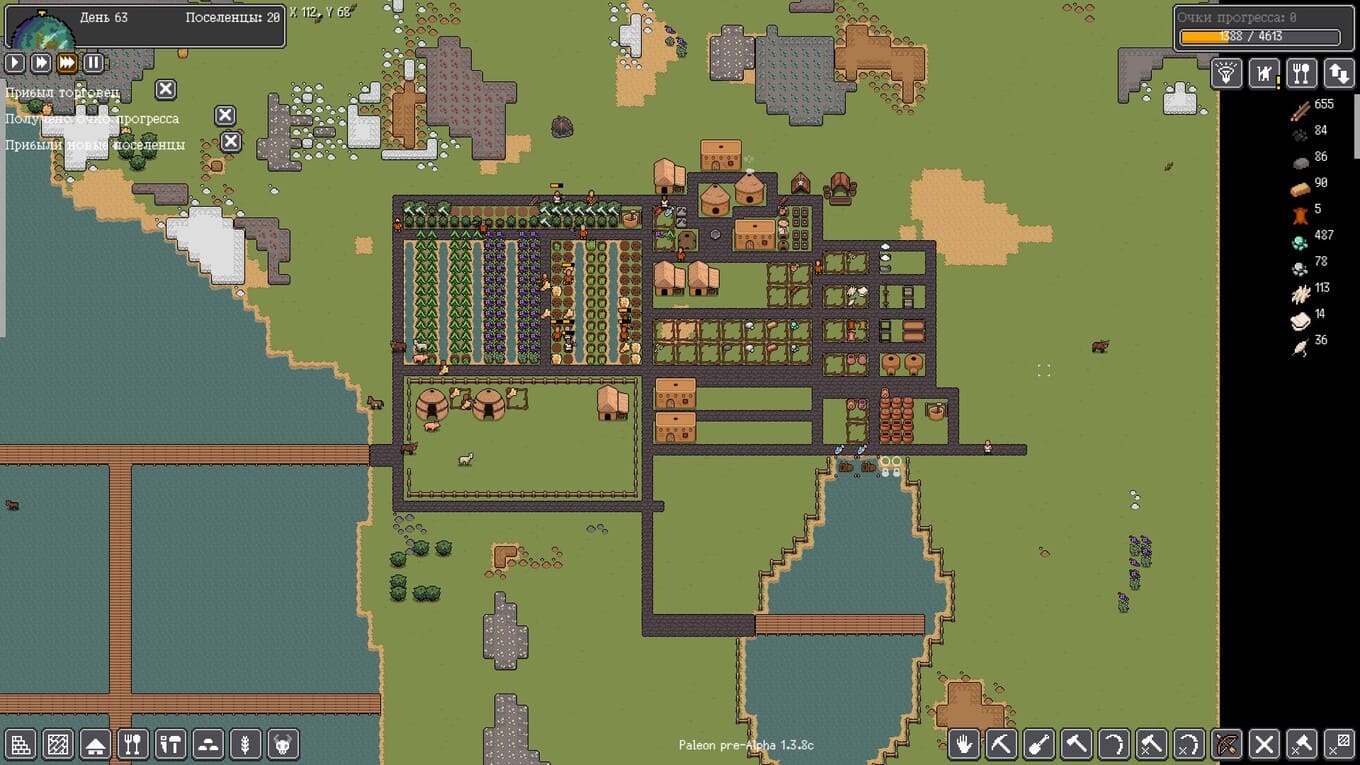The image size is (1360, 765).
Task: Select the hand tool
Action: point(963,744)
